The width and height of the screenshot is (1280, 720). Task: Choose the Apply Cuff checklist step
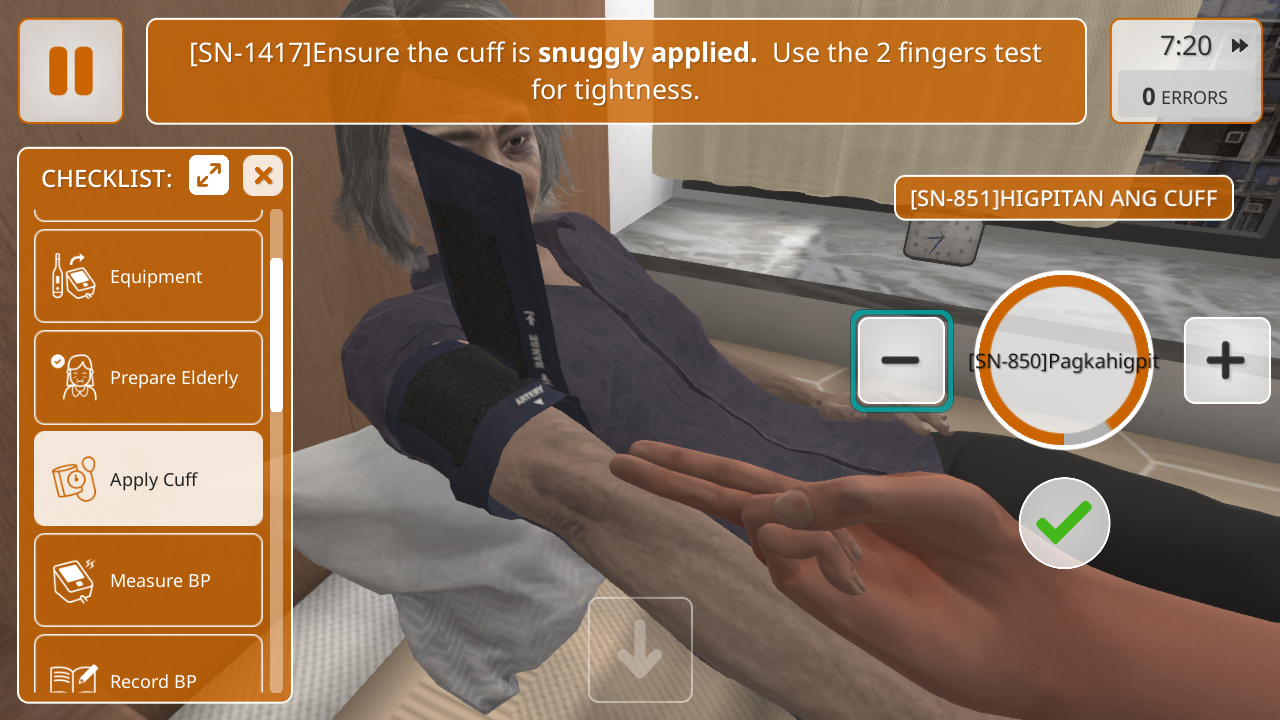148,479
